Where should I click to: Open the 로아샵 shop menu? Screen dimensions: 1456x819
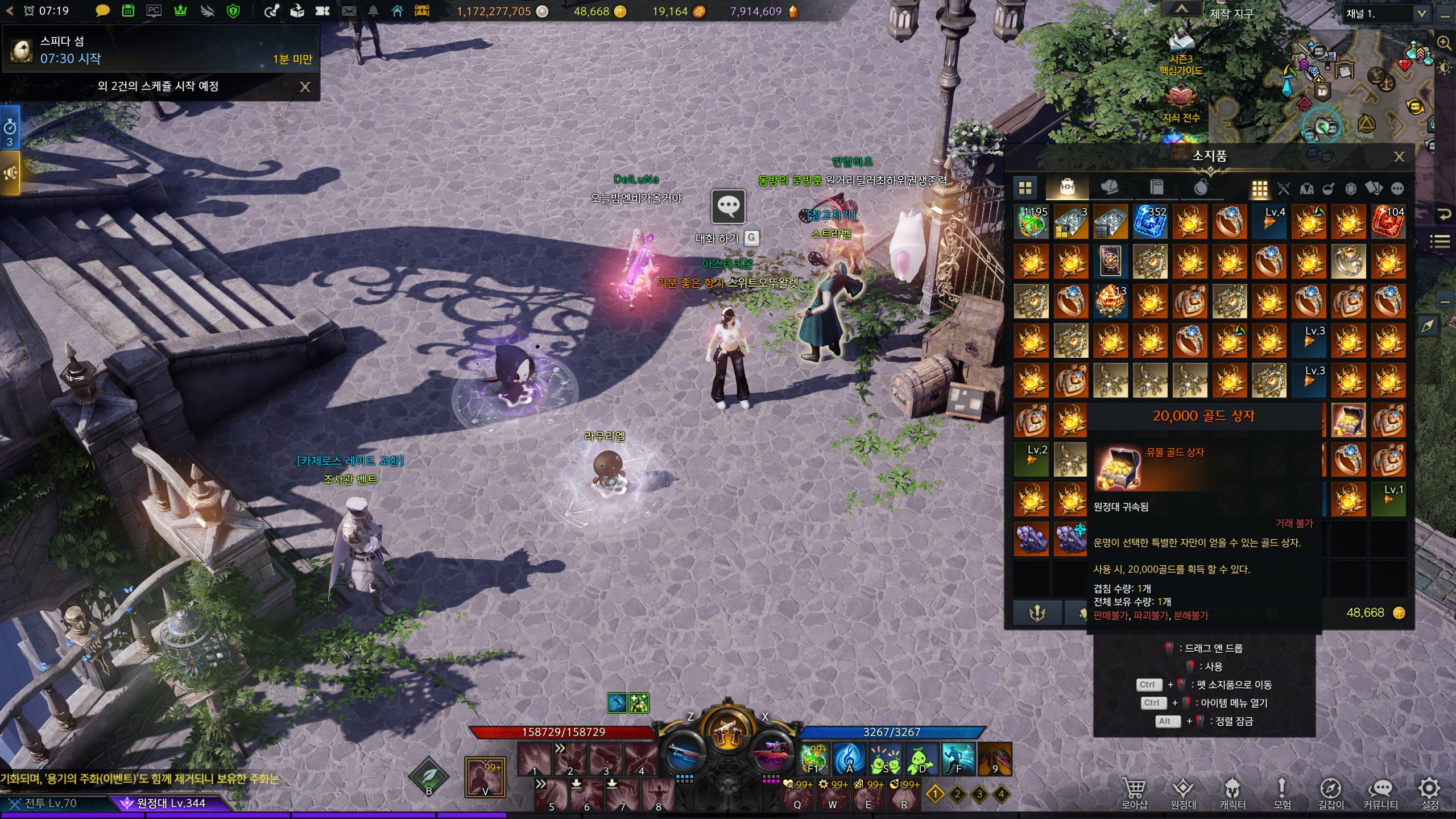[x=1134, y=792]
